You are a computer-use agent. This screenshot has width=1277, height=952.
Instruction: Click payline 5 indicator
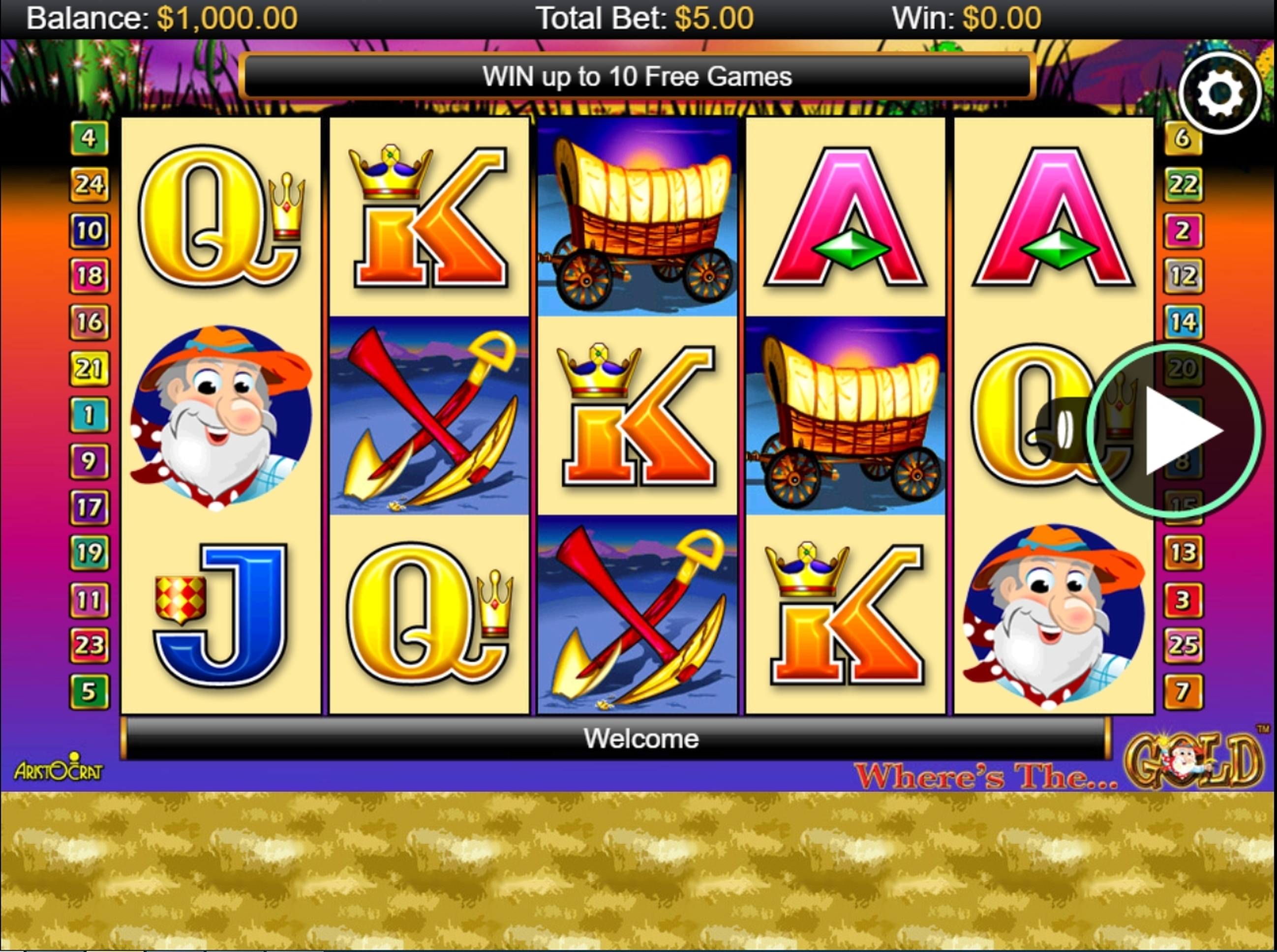(x=89, y=691)
